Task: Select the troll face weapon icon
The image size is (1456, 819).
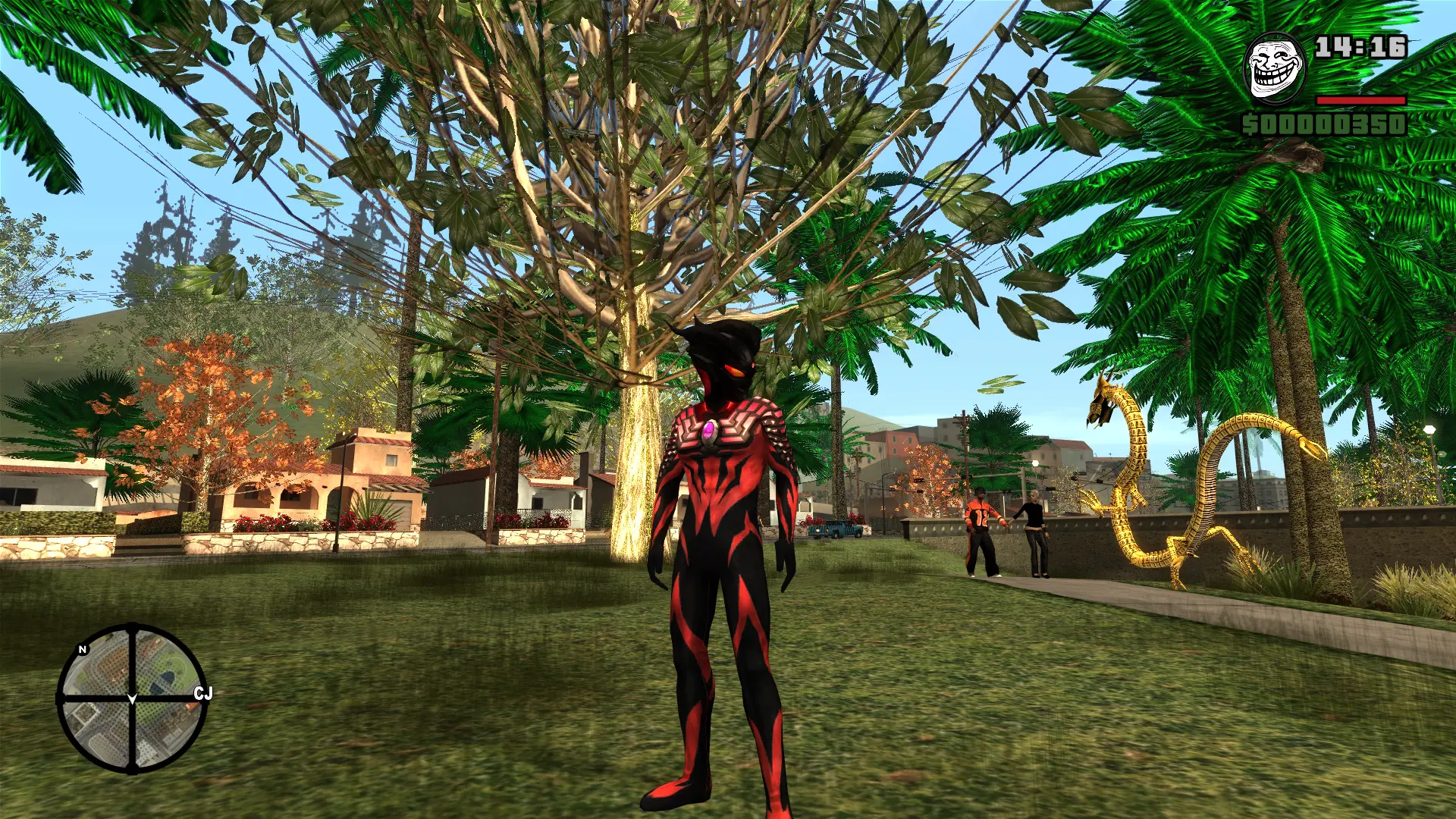Action: (1275, 67)
